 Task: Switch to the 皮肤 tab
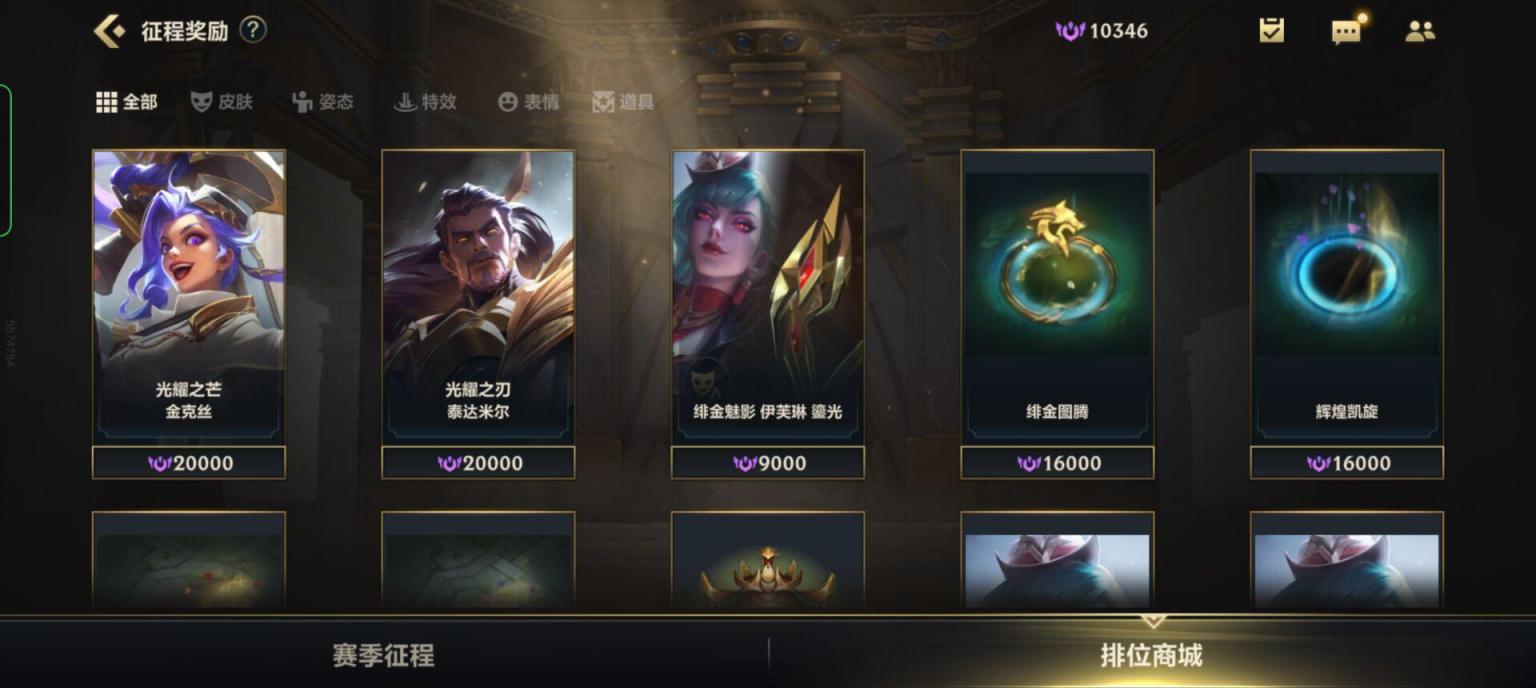[x=222, y=102]
